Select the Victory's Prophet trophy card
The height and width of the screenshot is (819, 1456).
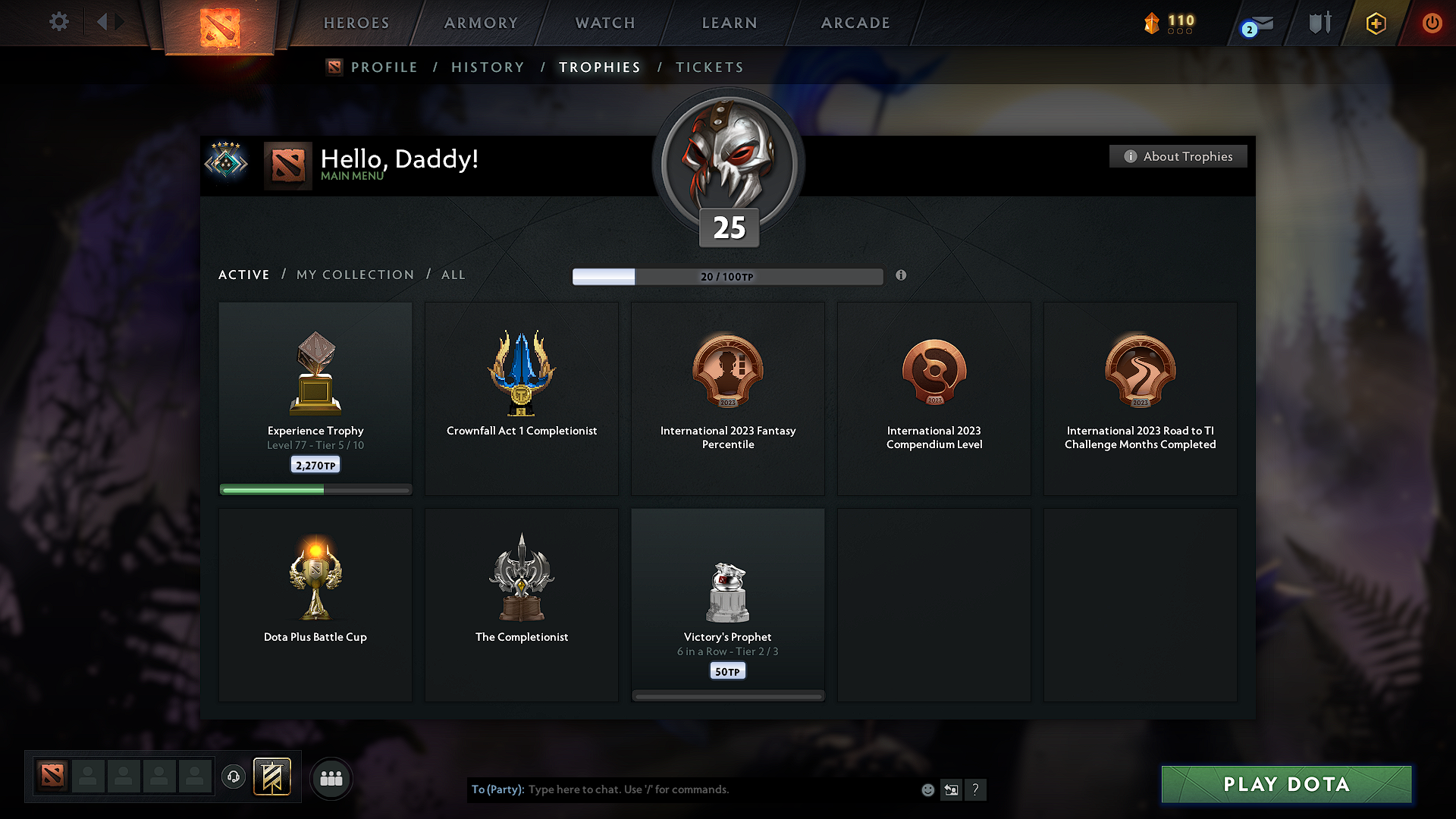tap(727, 604)
